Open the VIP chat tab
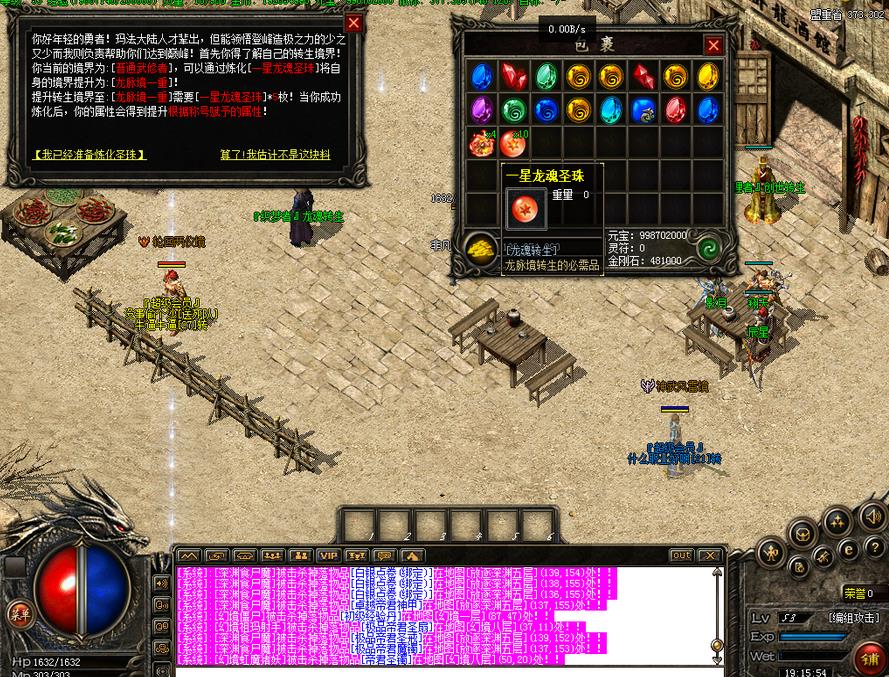889x677 pixels. pyautogui.click(x=328, y=555)
